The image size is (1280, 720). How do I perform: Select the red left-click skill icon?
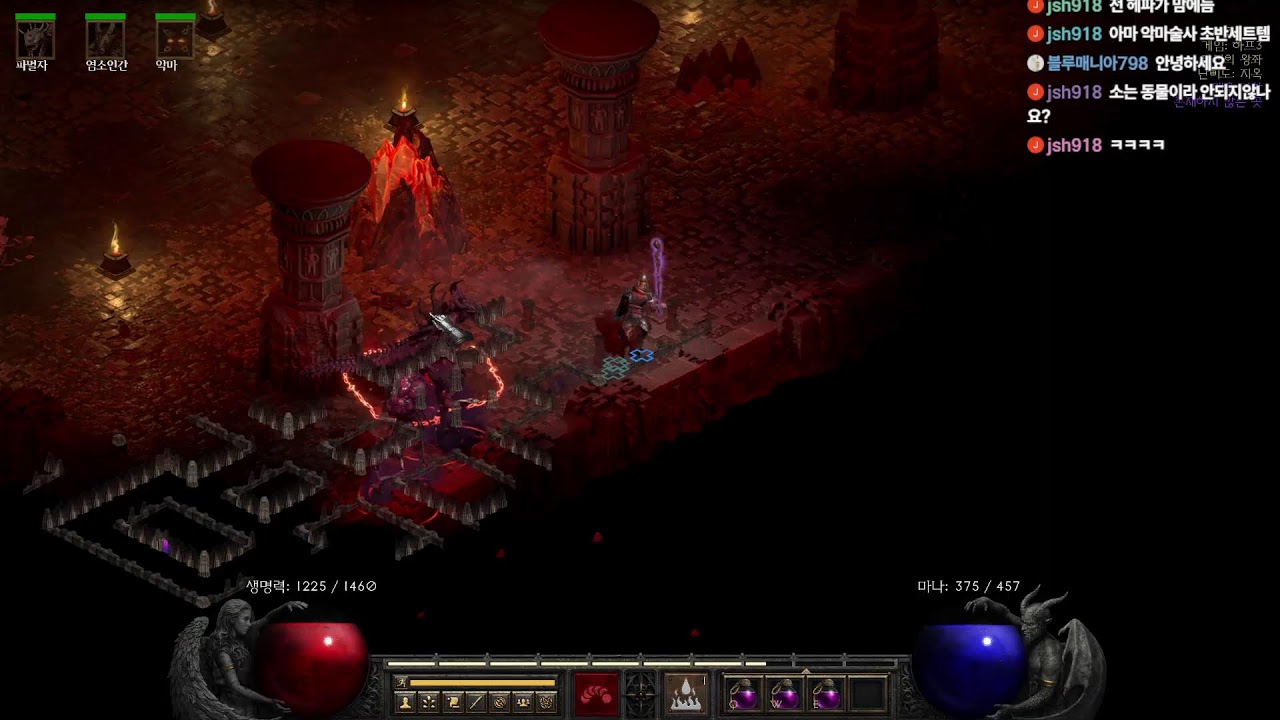[x=596, y=694]
